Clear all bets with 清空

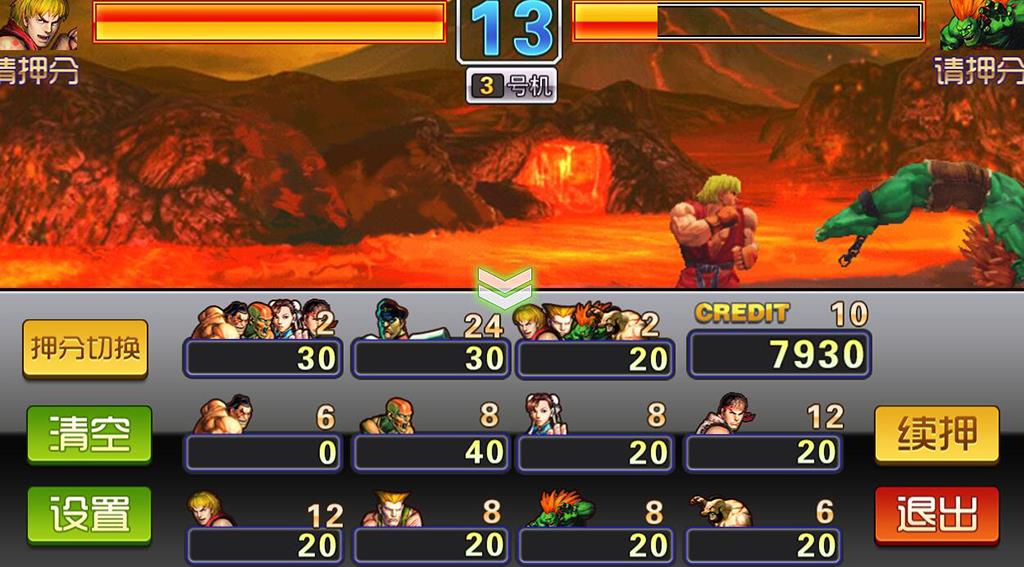pyautogui.click(x=89, y=435)
